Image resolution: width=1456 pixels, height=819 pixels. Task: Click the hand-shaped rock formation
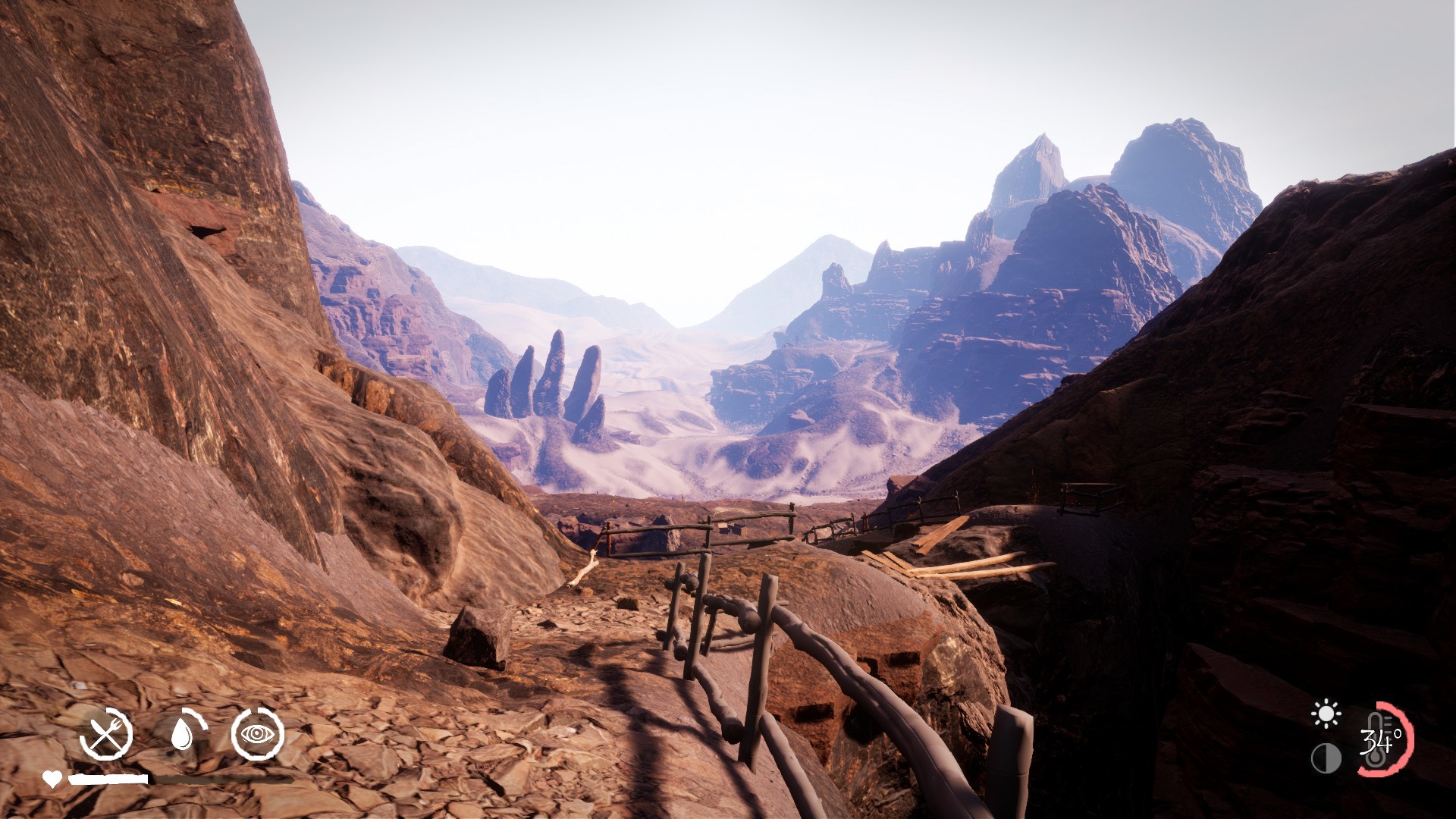coord(546,394)
